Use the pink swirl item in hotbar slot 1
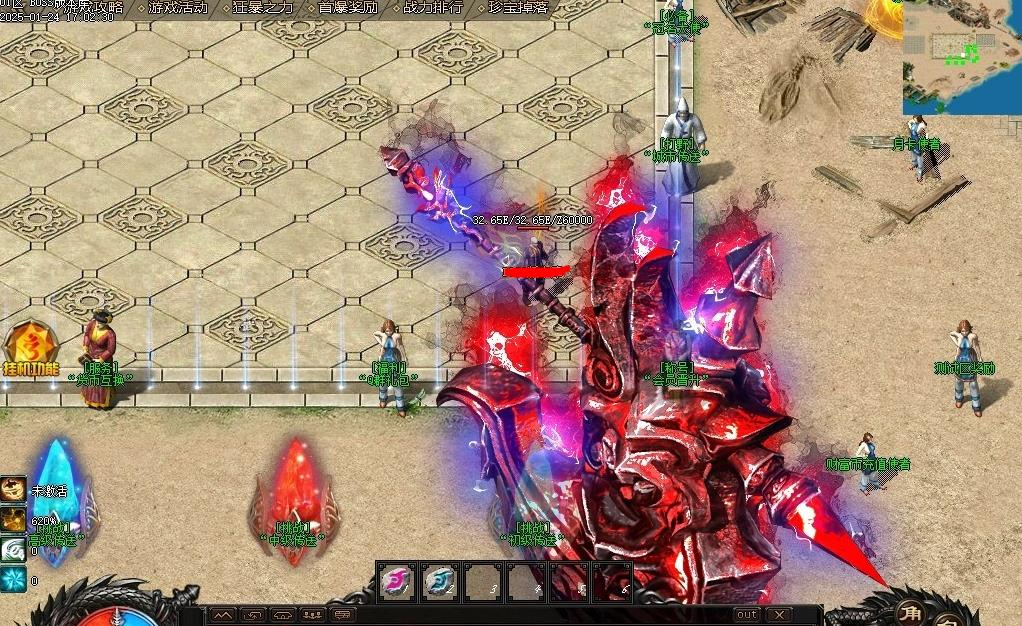 point(397,581)
